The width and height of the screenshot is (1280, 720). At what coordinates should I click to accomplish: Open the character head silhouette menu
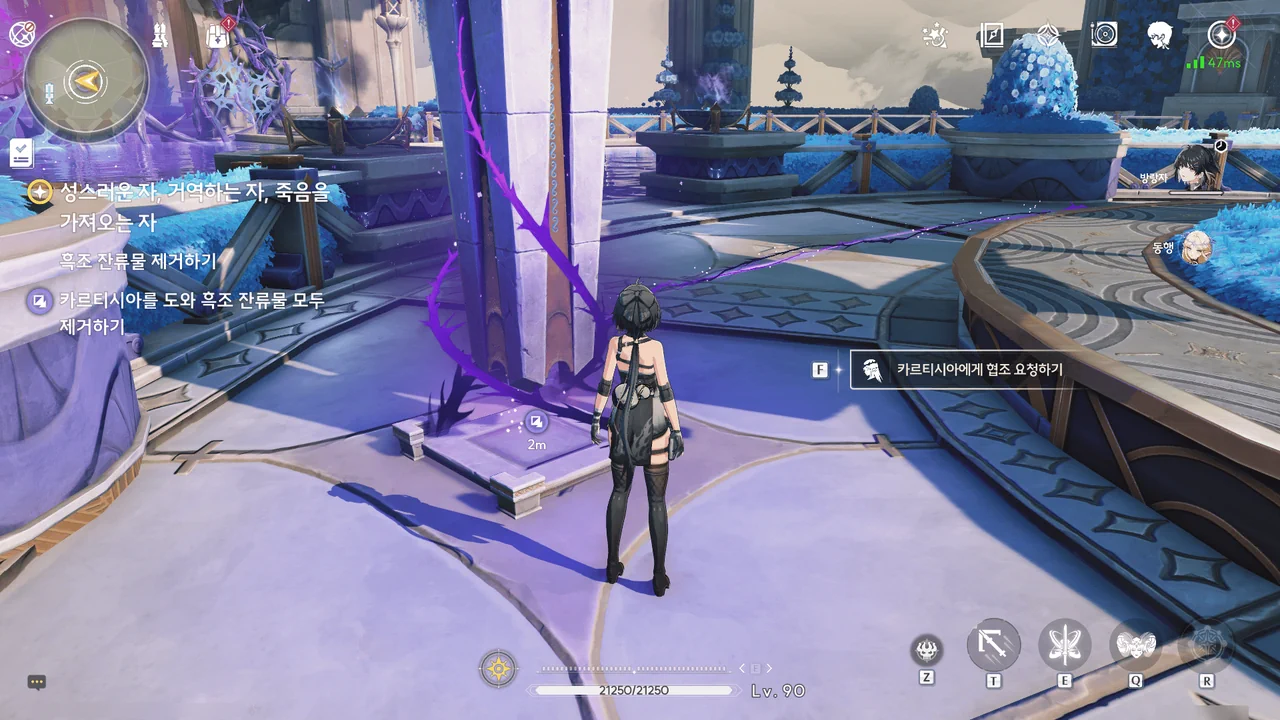click(x=1160, y=36)
